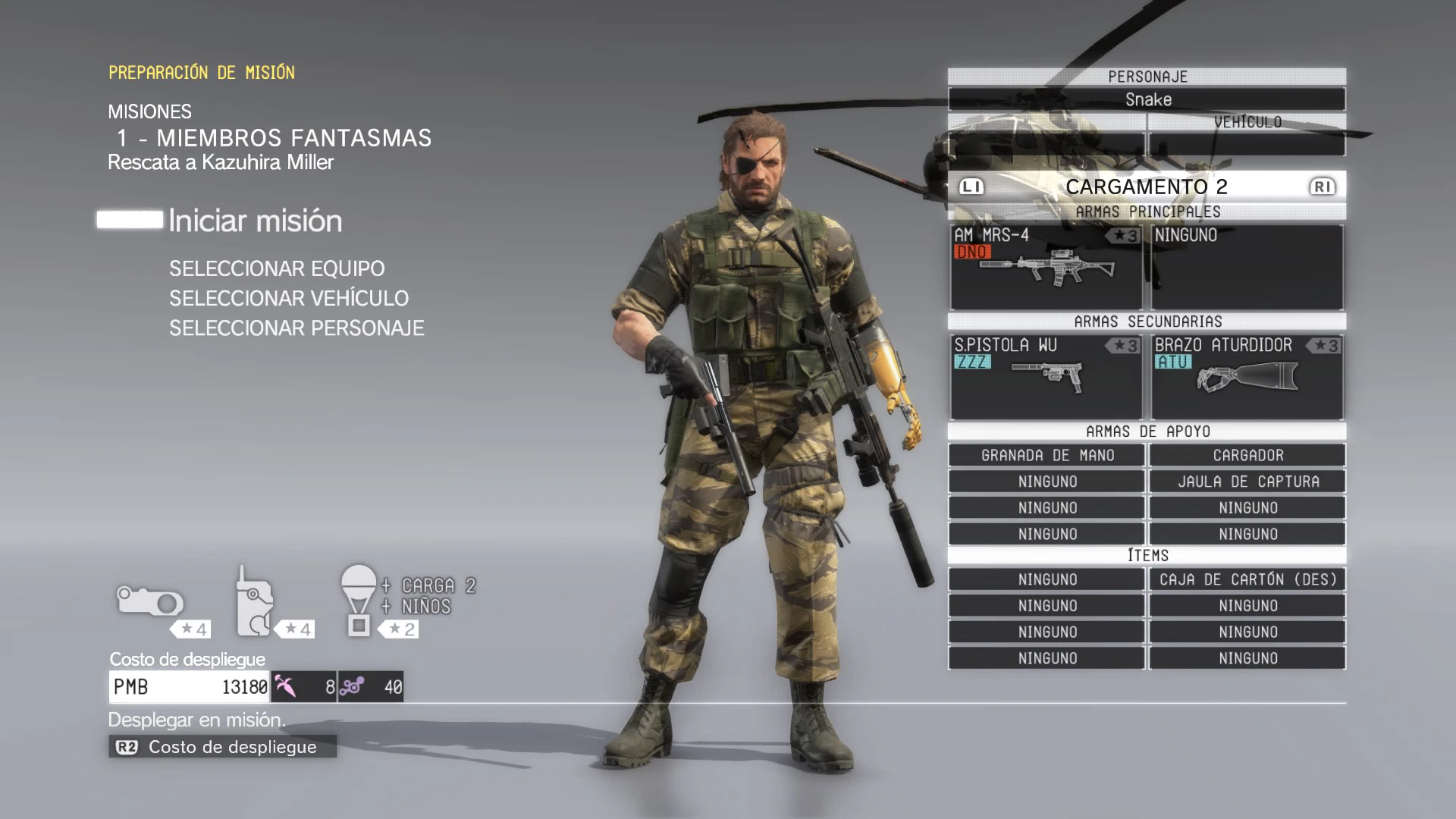Select the Jaula de Captura slot
1456x819 pixels.
1247,482
